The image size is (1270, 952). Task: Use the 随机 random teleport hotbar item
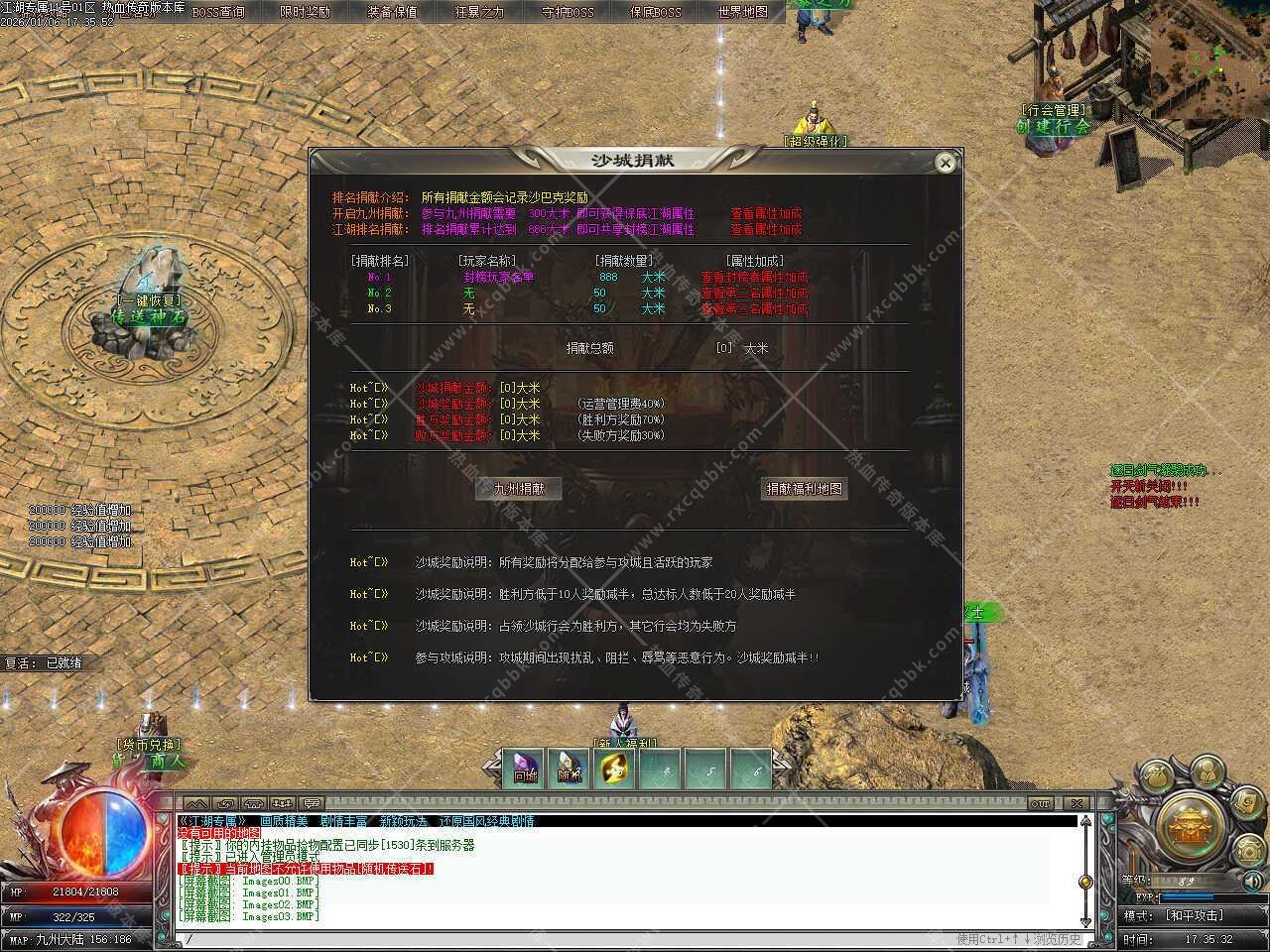tap(570, 770)
